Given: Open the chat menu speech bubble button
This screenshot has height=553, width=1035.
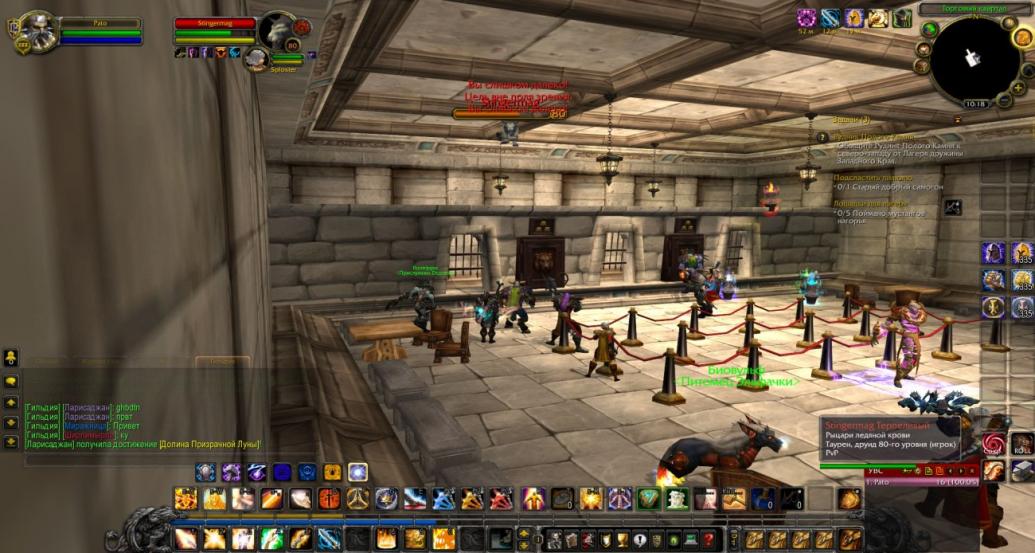Looking at the screenshot, I should (12, 381).
